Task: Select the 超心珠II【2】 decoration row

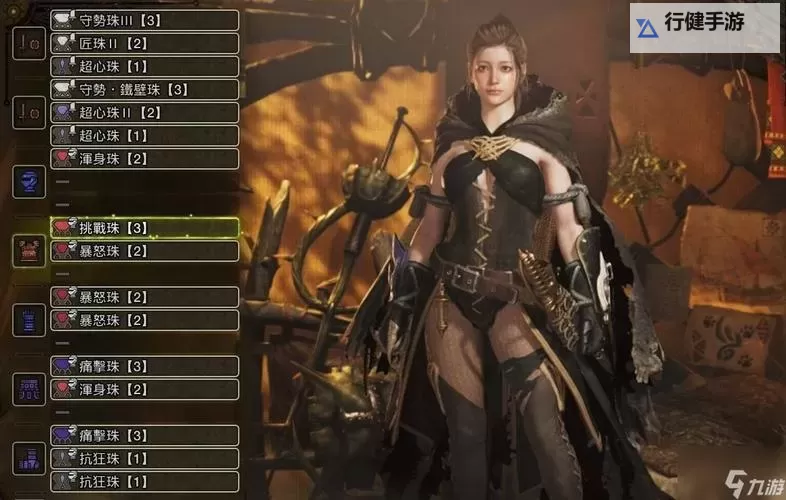Action: click(x=145, y=112)
